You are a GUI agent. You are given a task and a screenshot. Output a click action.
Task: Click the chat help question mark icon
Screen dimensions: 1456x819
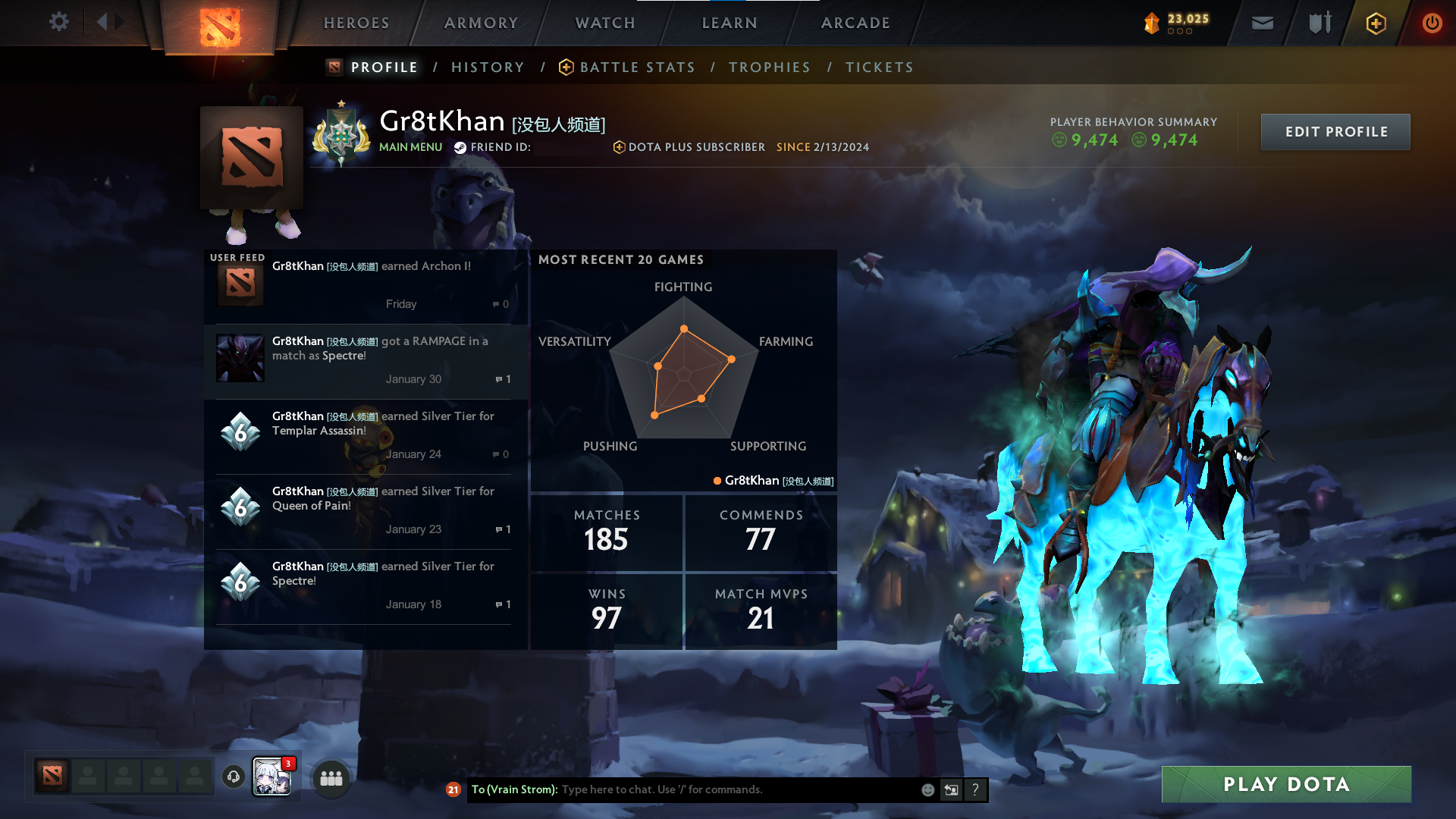pyautogui.click(x=976, y=789)
